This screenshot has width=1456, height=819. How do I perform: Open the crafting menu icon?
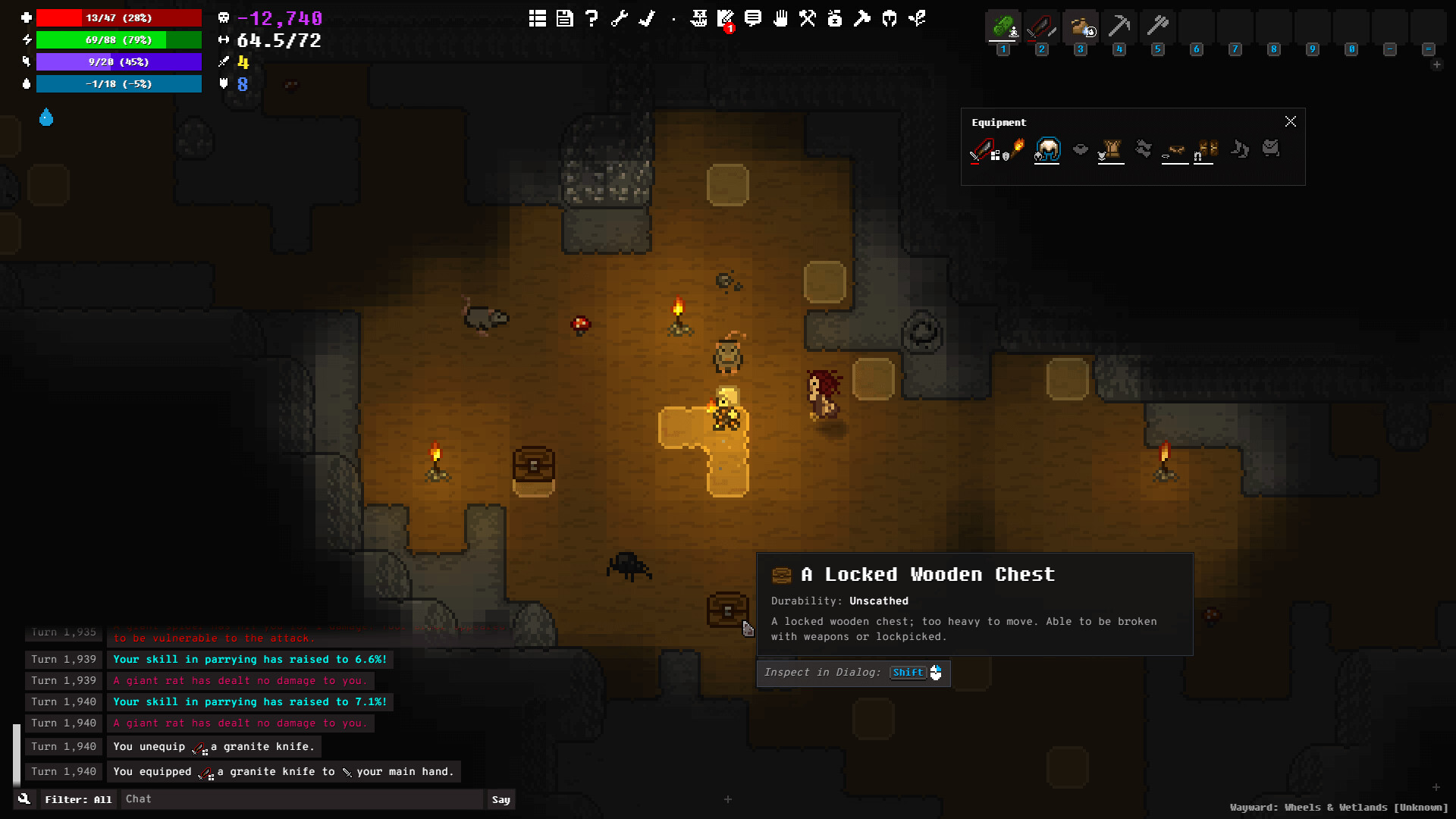(x=808, y=19)
